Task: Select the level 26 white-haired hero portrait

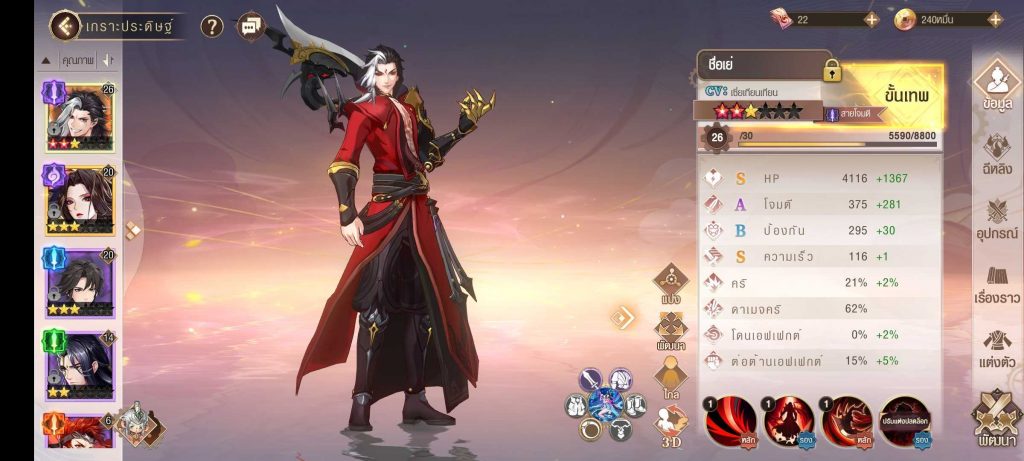Action: coord(79,118)
